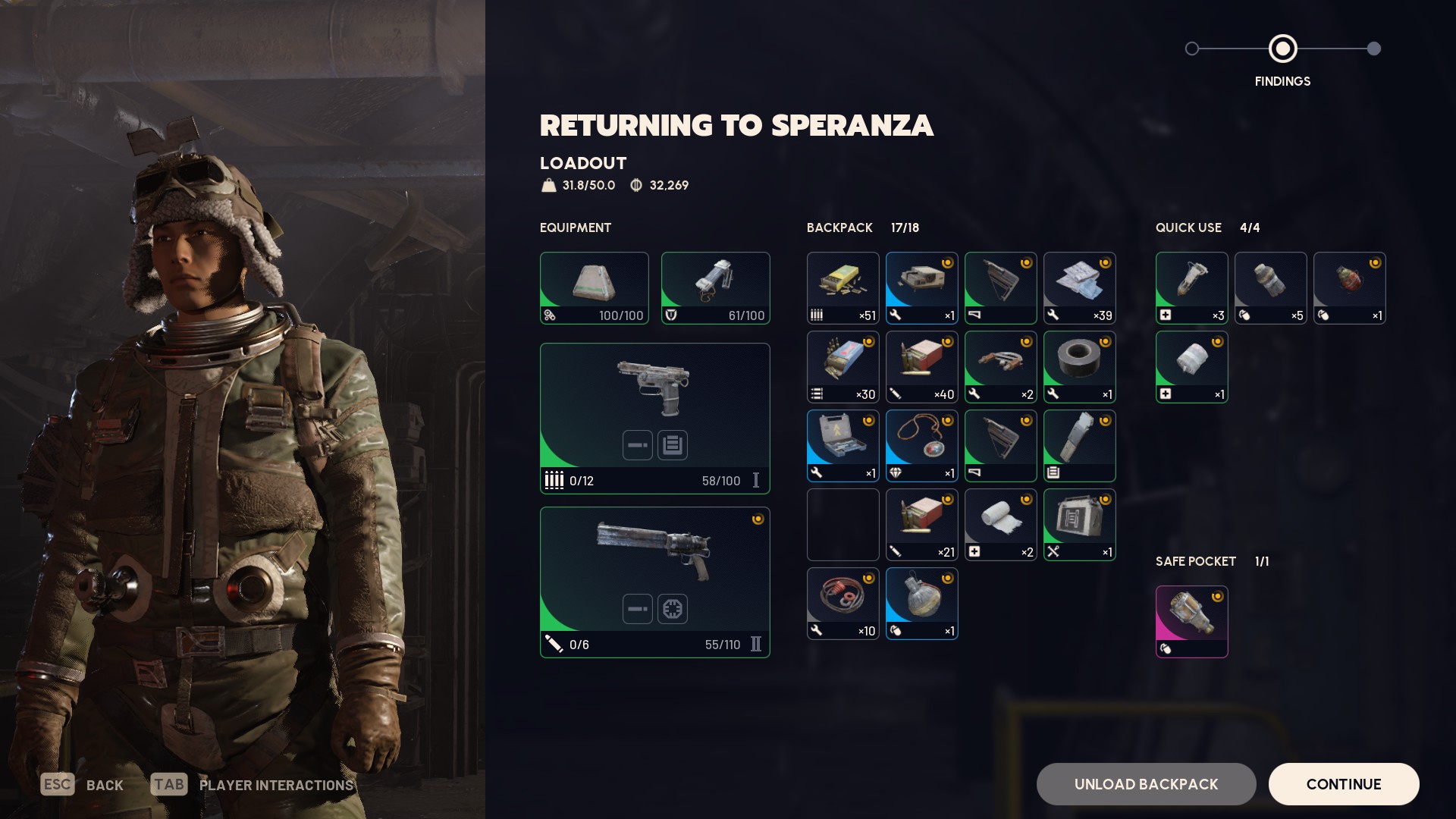Choose the shield equipment slot showing 61/100
This screenshot has height=819, width=1456.
tap(715, 288)
